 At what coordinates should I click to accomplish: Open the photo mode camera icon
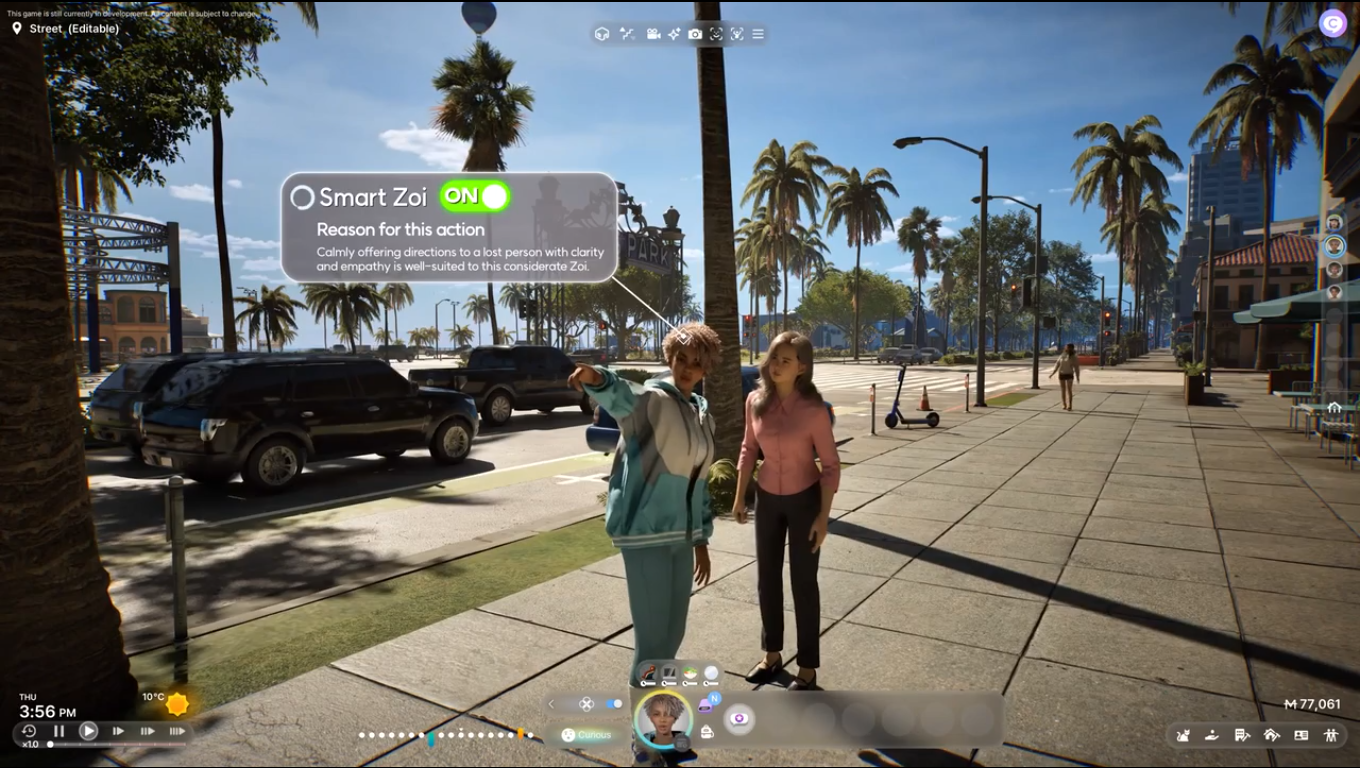tap(695, 34)
